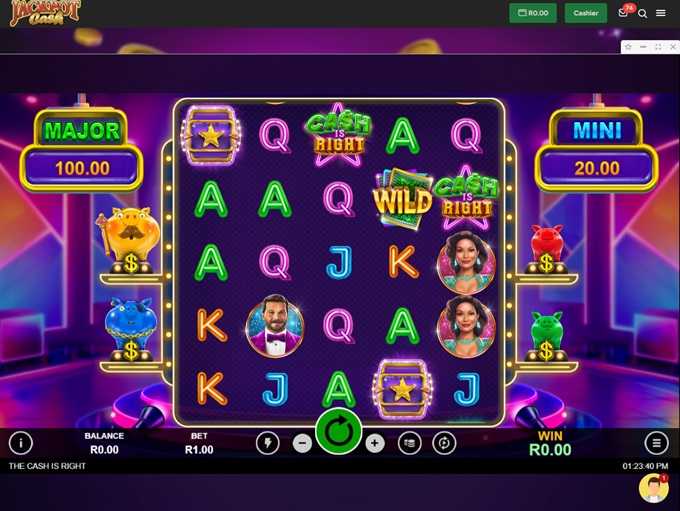Spin the reels with the green button
Screen dimensions: 680x511
(x=338, y=432)
